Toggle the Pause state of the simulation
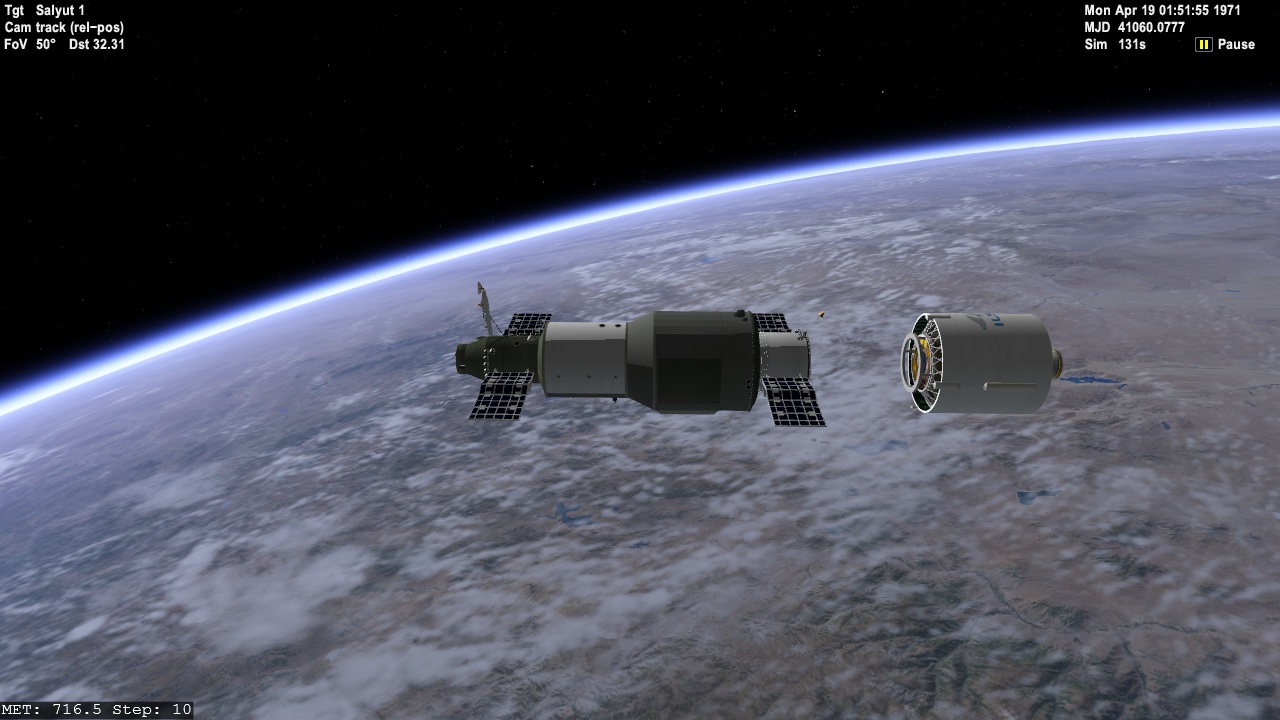Screen dimensions: 1280x720 [x=1203, y=44]
